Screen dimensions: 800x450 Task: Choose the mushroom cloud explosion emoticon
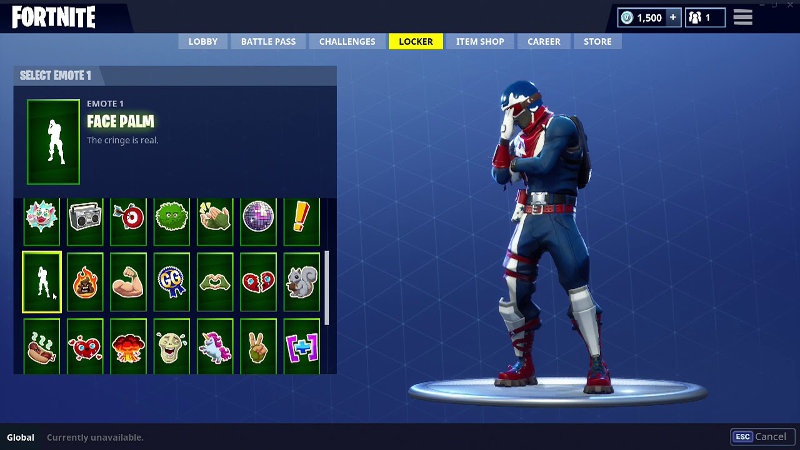[128, 347]
